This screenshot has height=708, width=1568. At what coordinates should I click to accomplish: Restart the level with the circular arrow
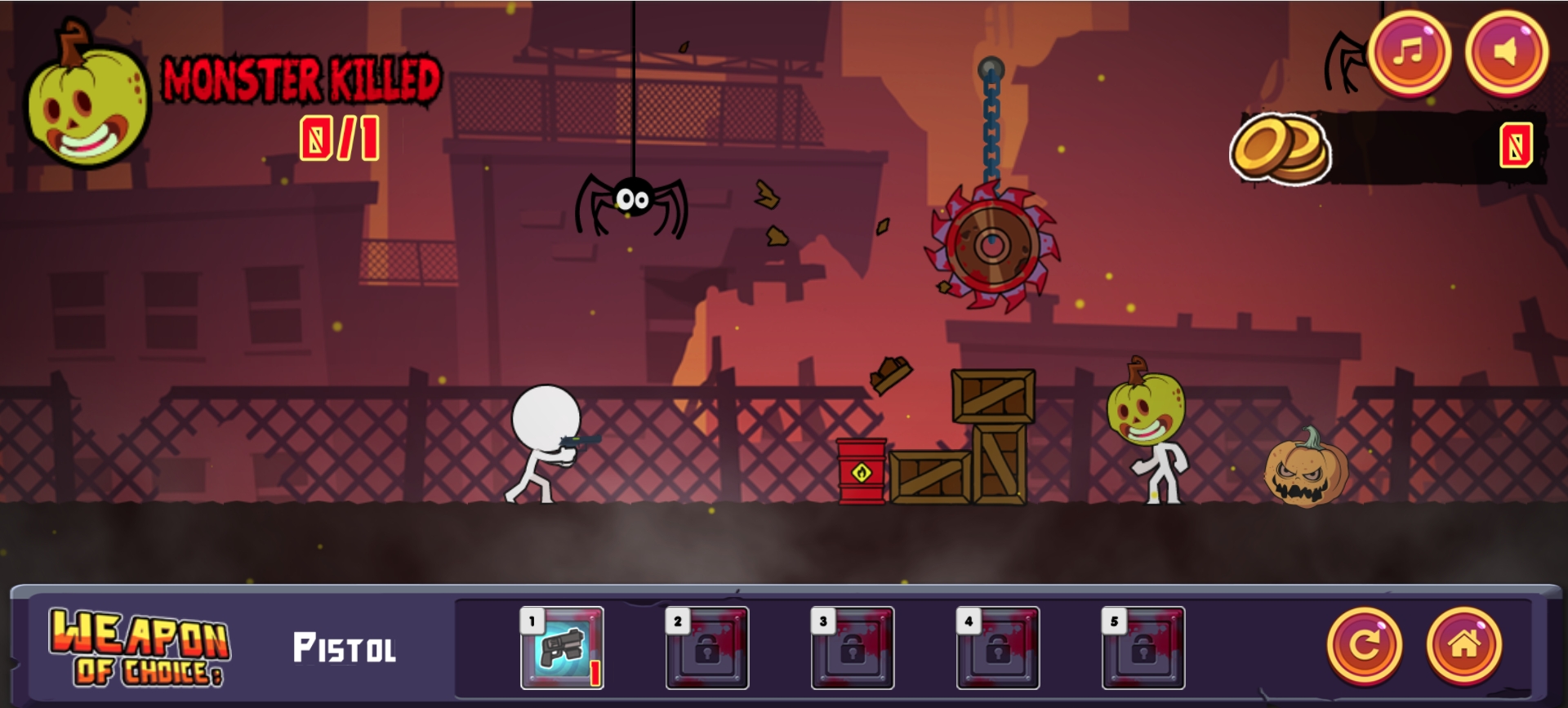1364,646
